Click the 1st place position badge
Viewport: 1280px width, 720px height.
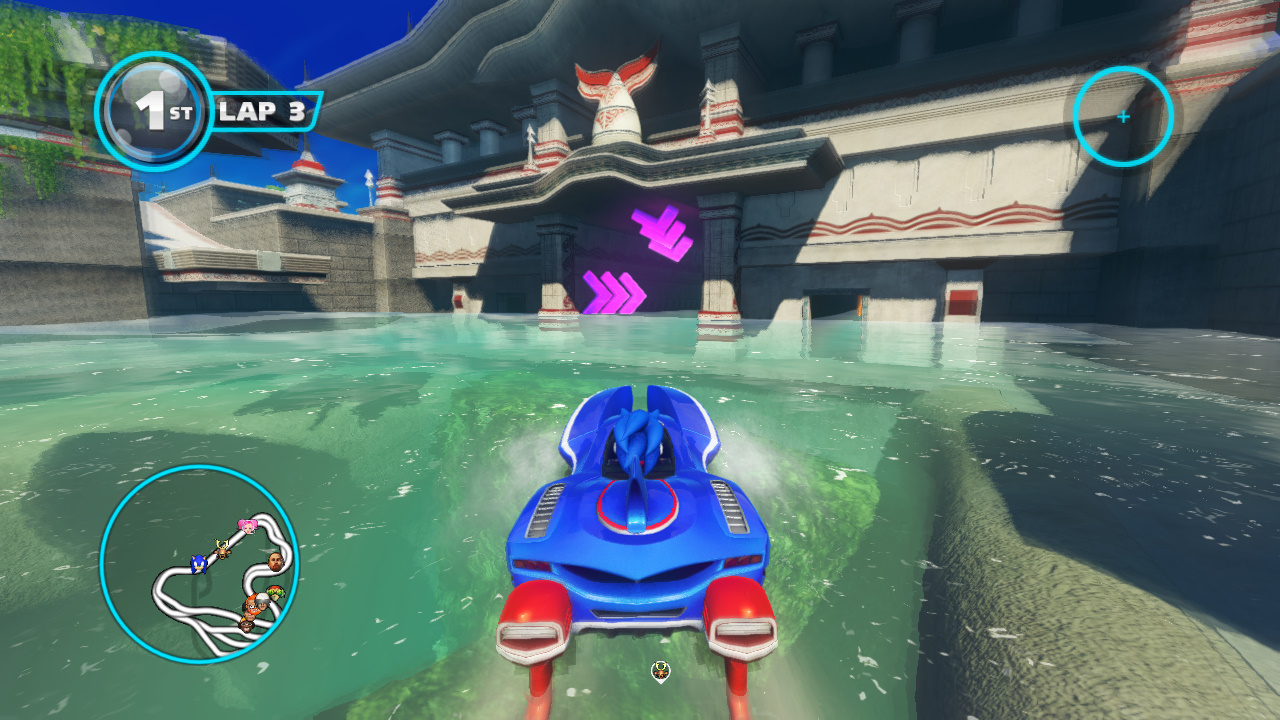(154, 111)
